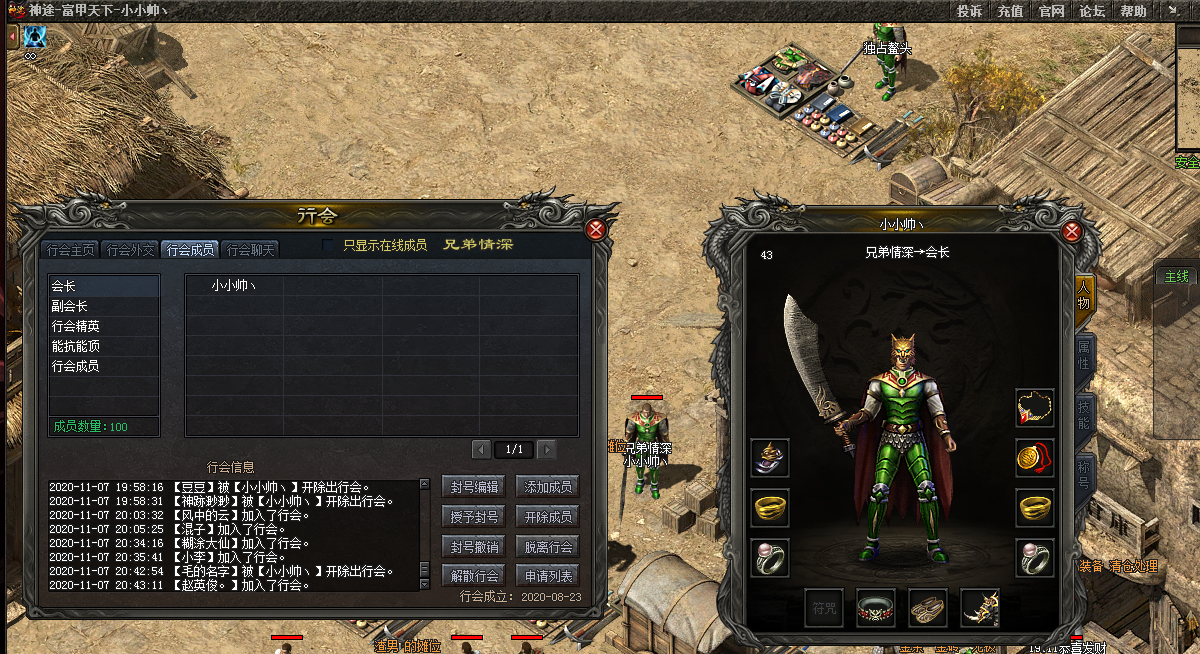Go to the next member list page

click(547, 450)
